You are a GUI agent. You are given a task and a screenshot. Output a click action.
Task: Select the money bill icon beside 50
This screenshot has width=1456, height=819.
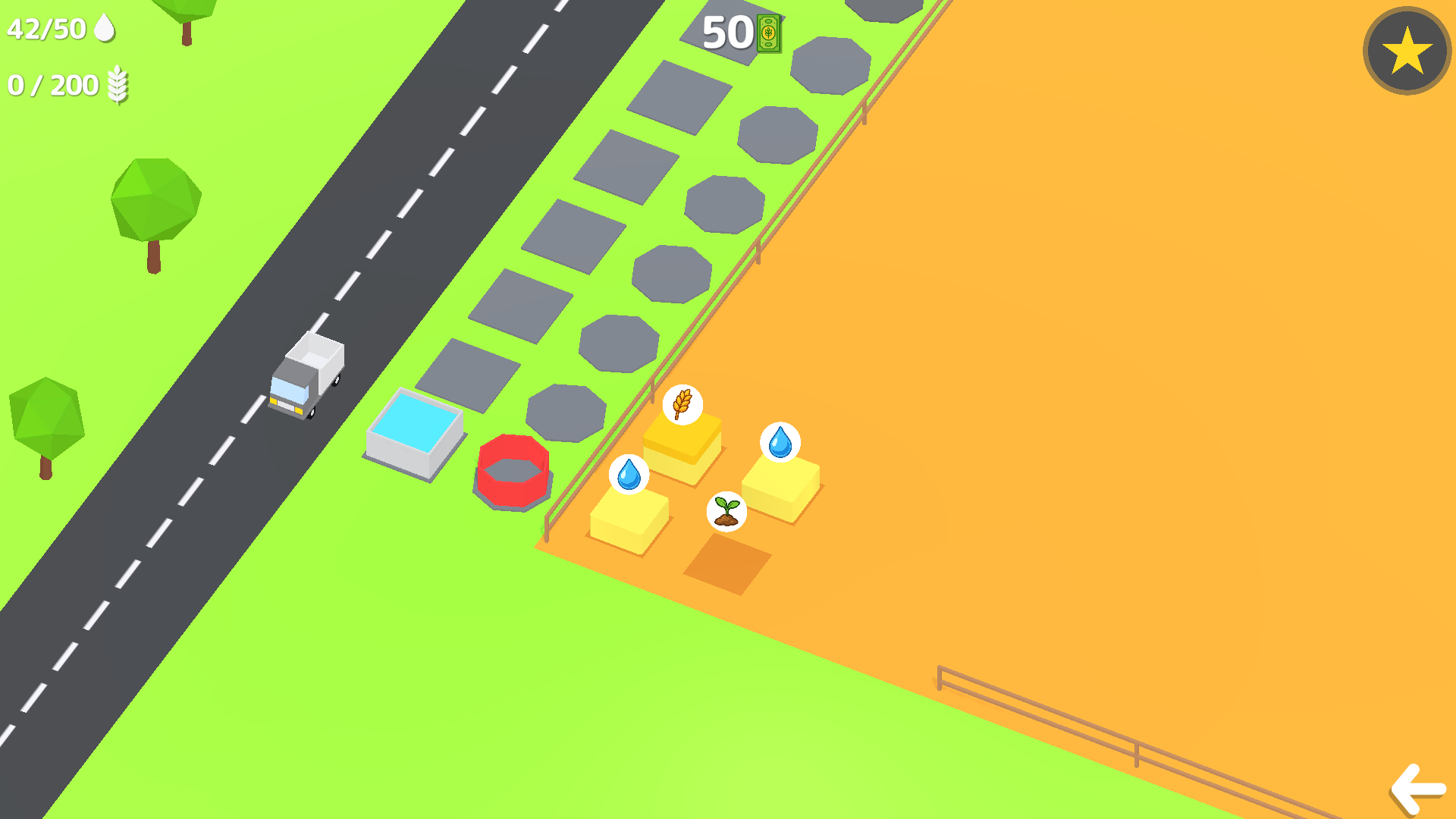click(768, 32)
